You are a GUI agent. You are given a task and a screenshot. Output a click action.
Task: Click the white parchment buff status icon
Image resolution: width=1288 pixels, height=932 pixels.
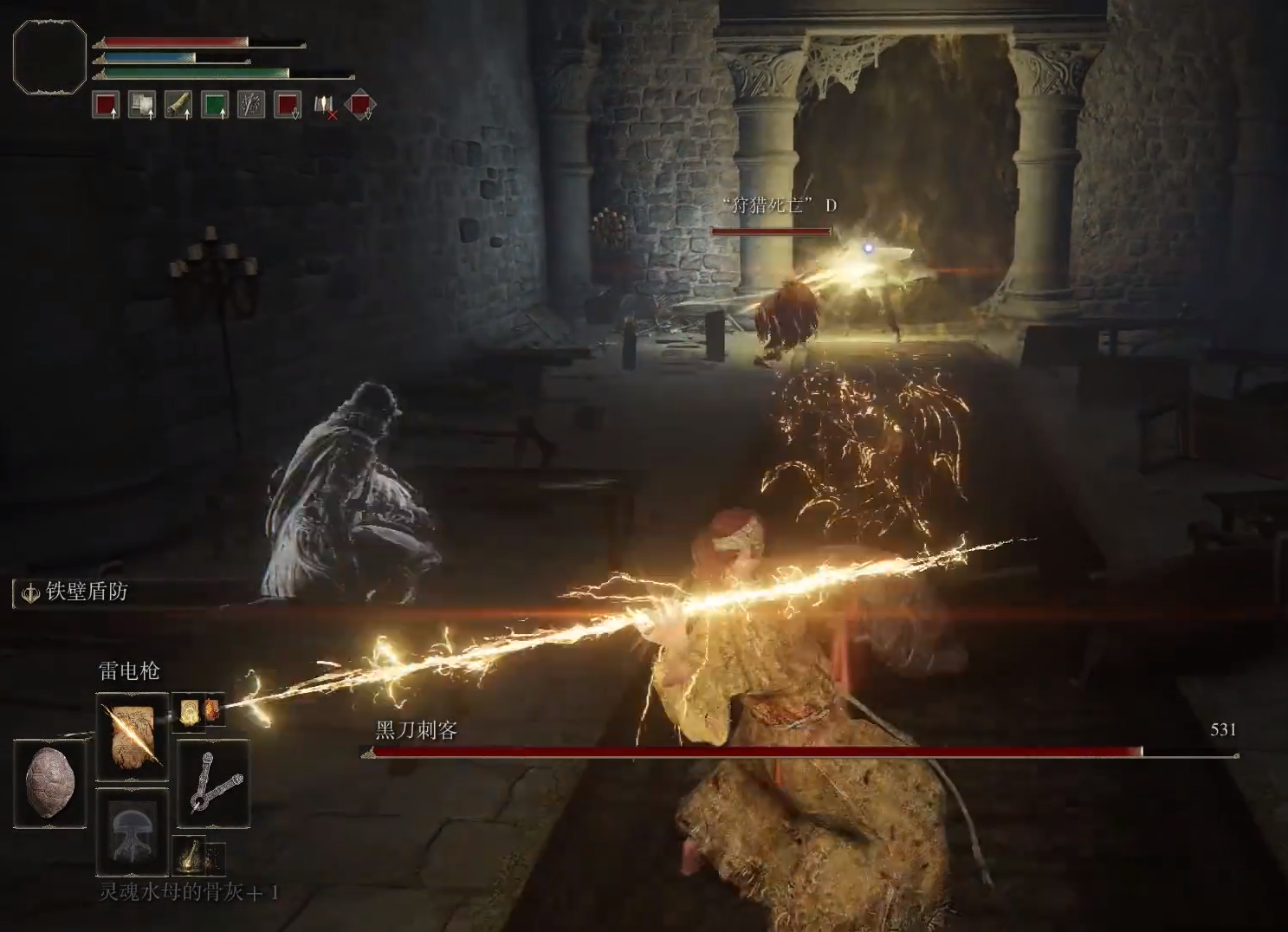pyautogui.click(x=142, y=105)
